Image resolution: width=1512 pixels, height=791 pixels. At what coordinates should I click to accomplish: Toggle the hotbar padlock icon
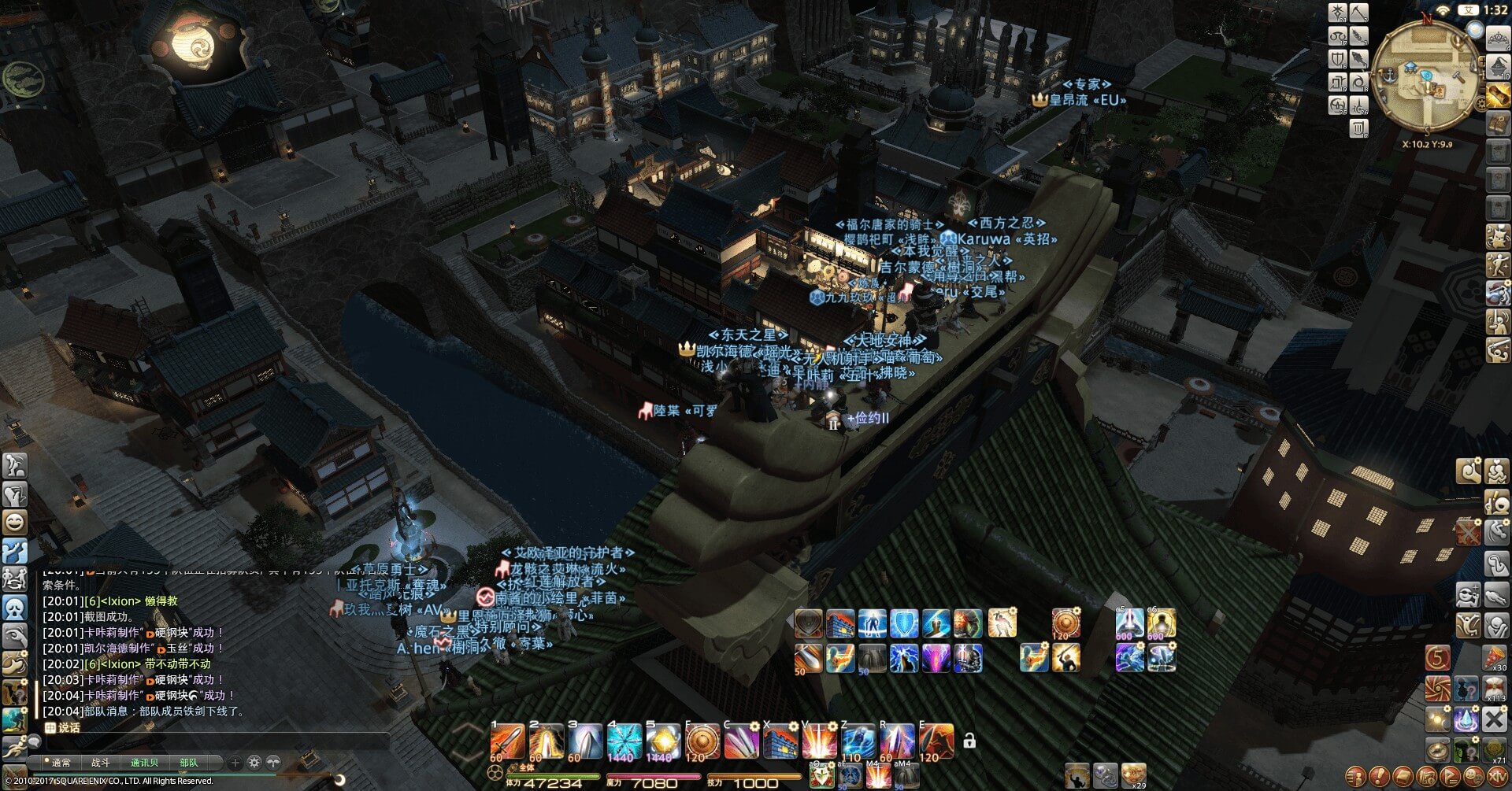(969, 741)
